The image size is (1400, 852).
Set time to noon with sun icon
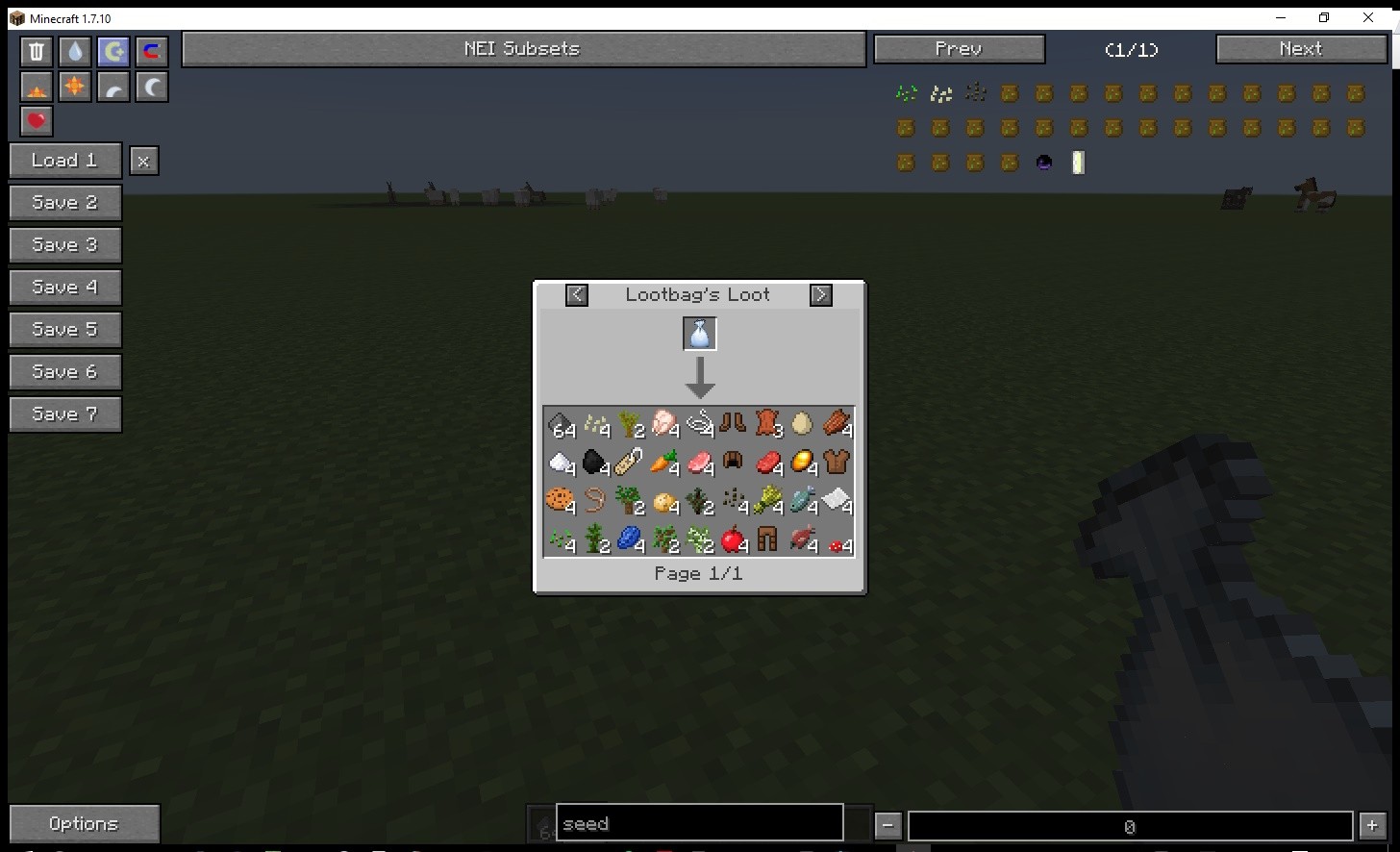(75, 88)
